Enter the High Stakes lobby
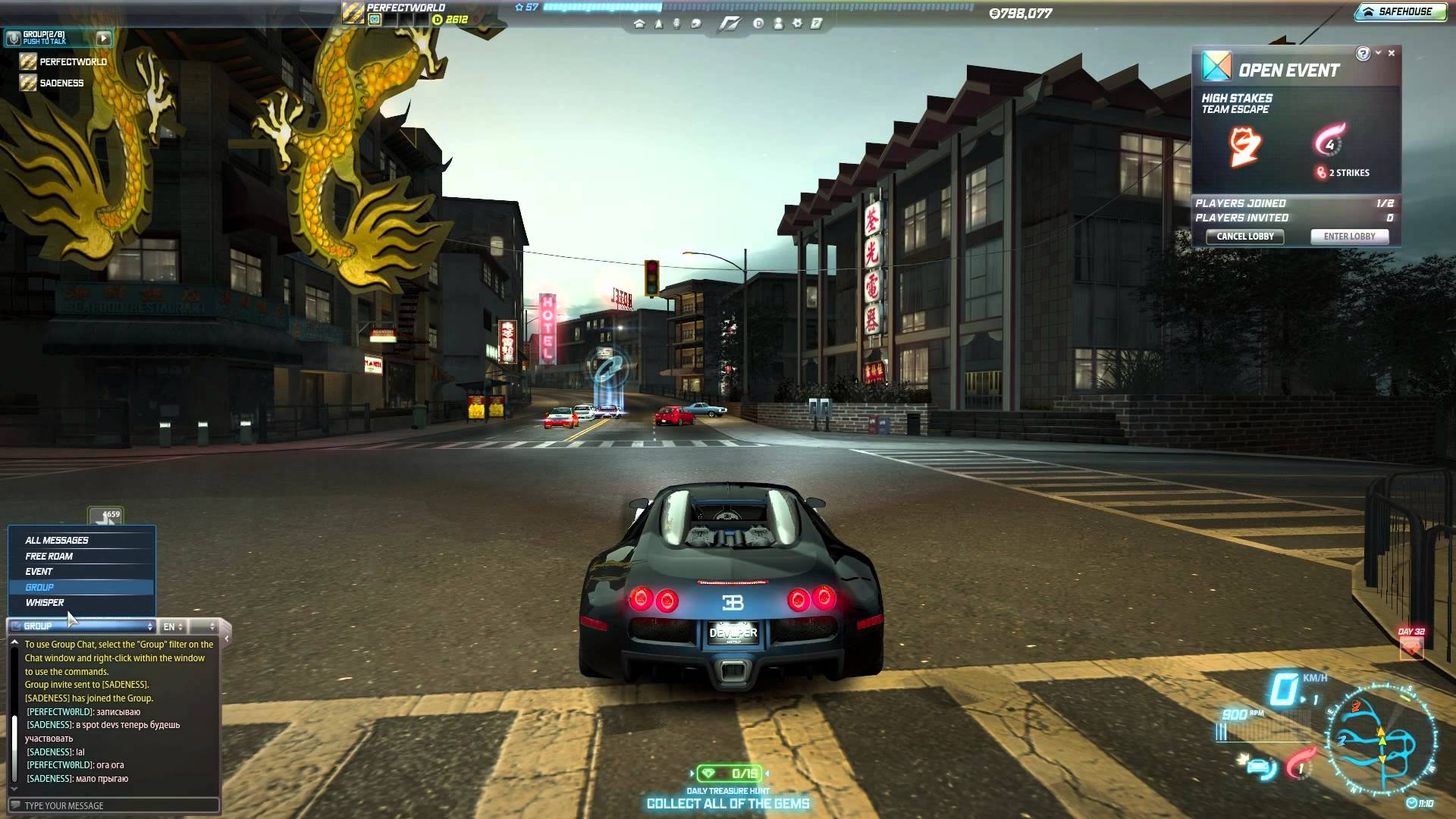The image size is (1456, 819). point(1349,237)
